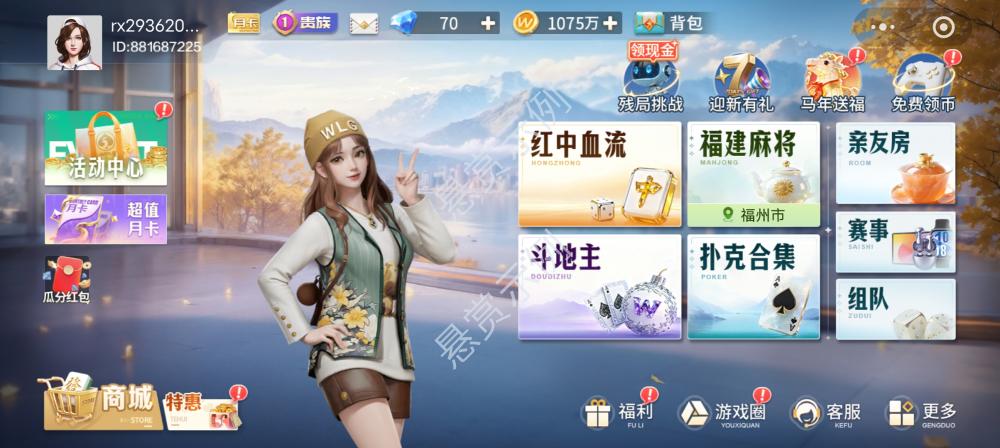Enter the 斗地主 card game

pyautogui.click(x=599, y=286)
